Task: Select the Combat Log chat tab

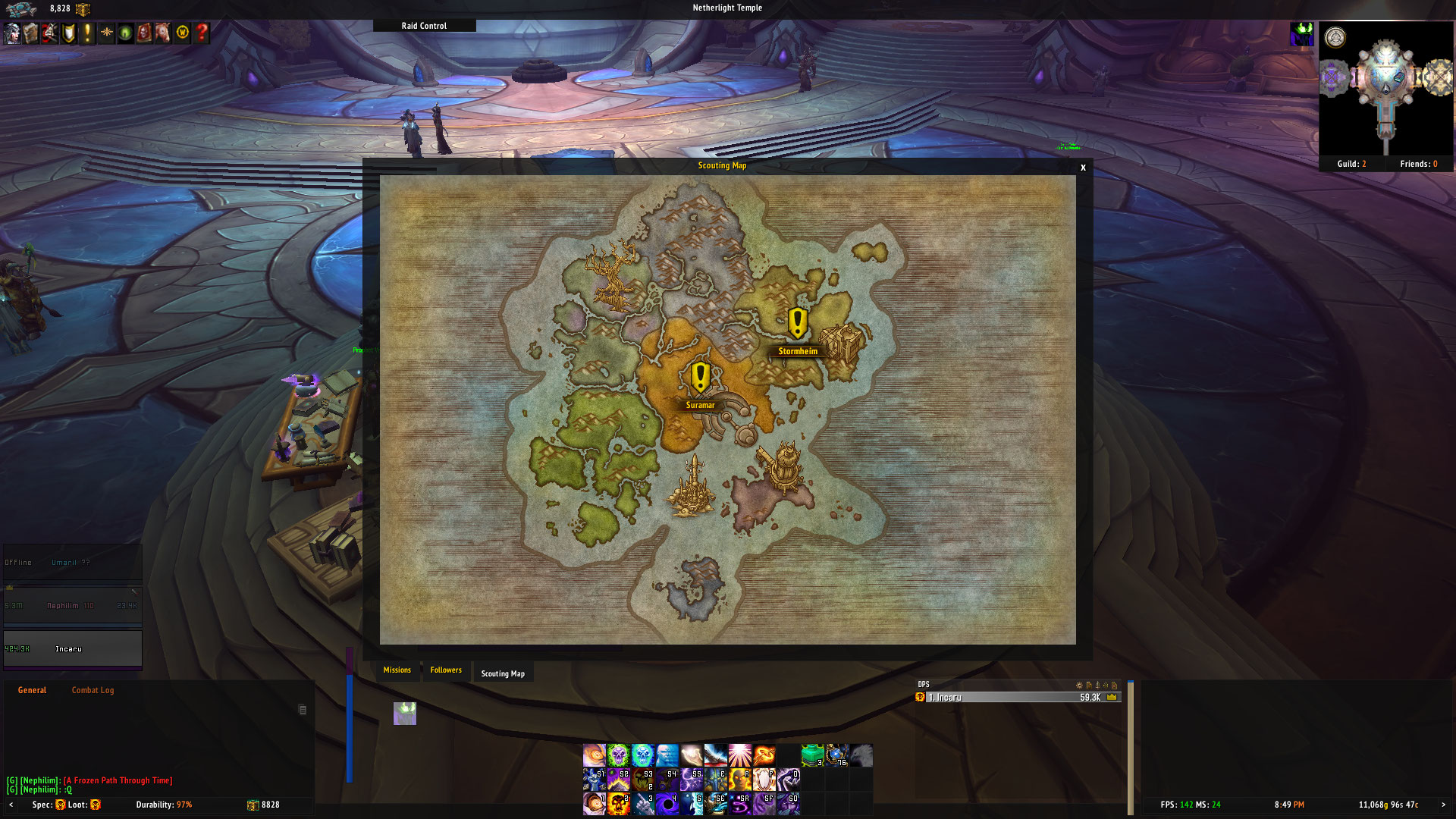Action: coord(93,690)
